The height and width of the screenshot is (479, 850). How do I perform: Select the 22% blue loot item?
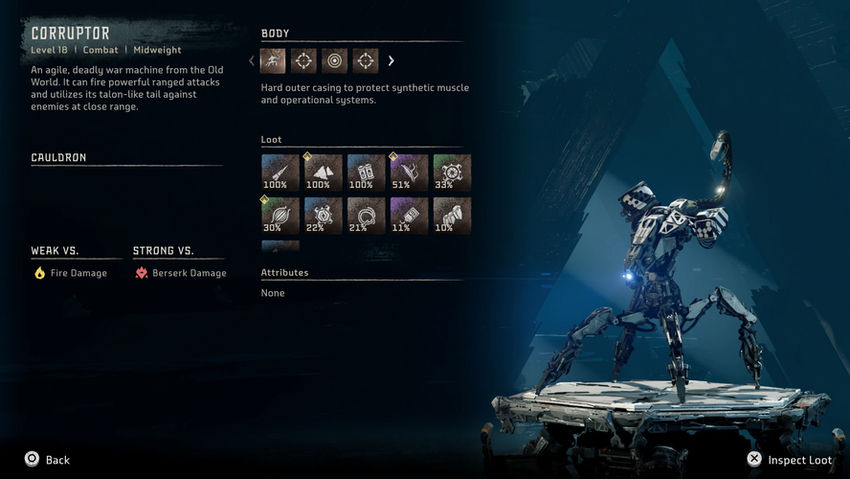(x=322, y=215)
